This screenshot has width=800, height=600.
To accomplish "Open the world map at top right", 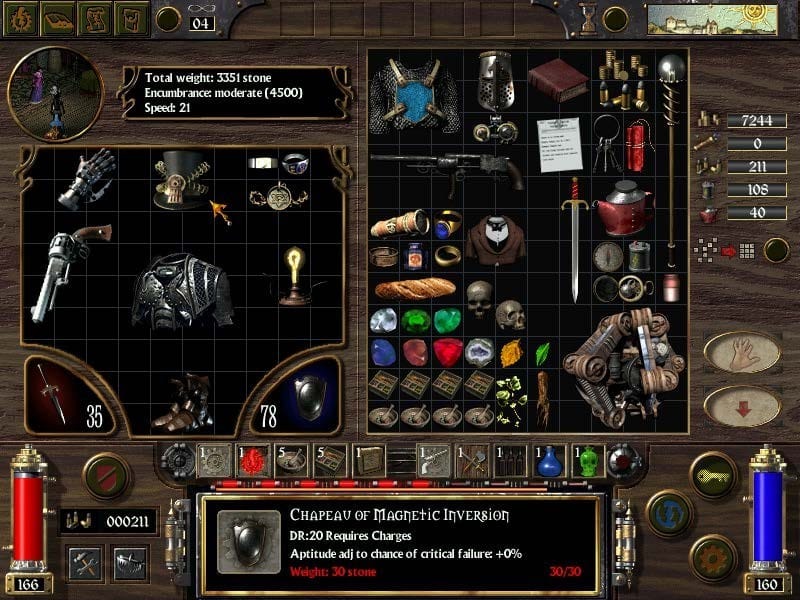I will point(712,19).
